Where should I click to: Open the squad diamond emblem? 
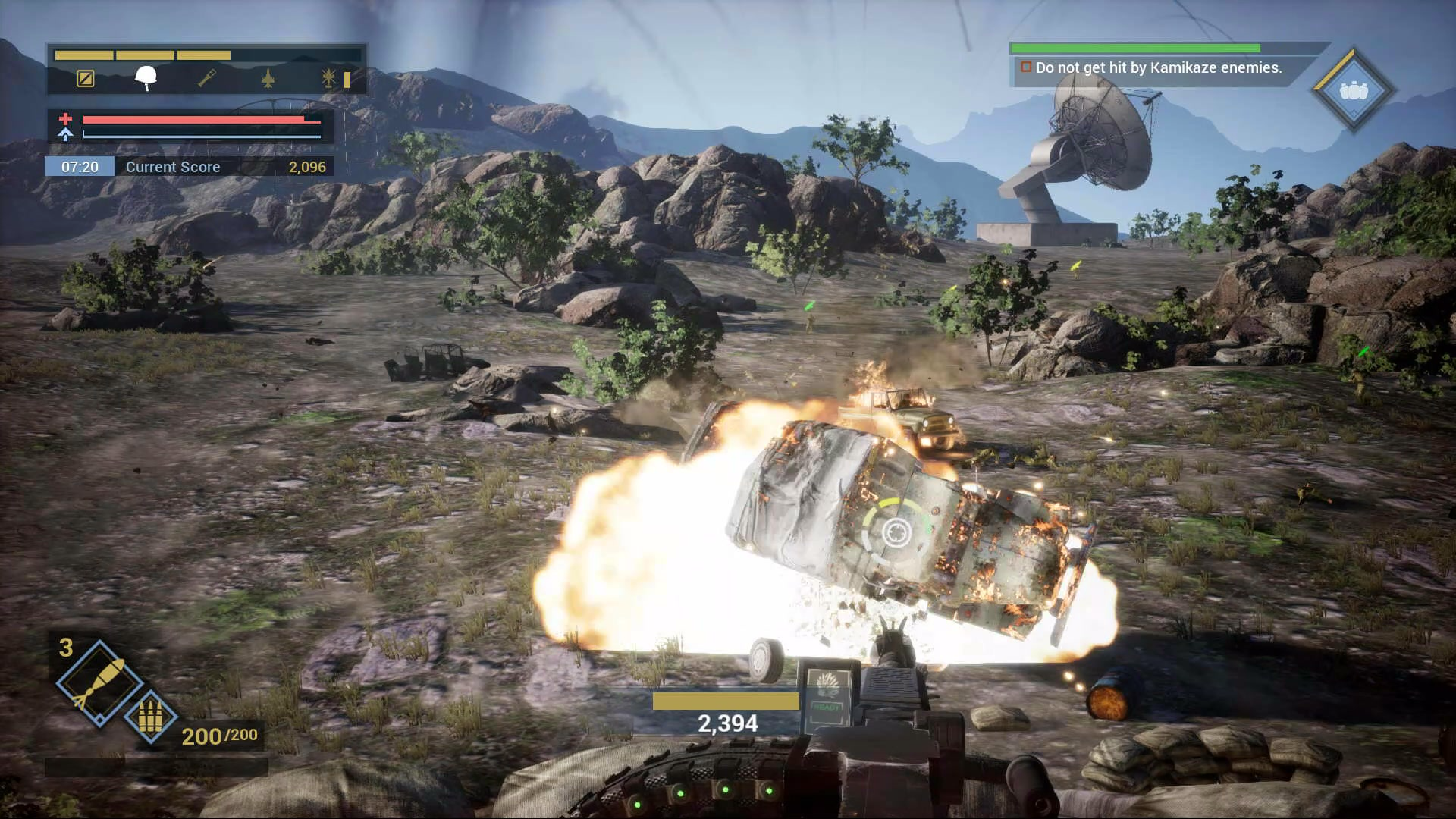1354,91
